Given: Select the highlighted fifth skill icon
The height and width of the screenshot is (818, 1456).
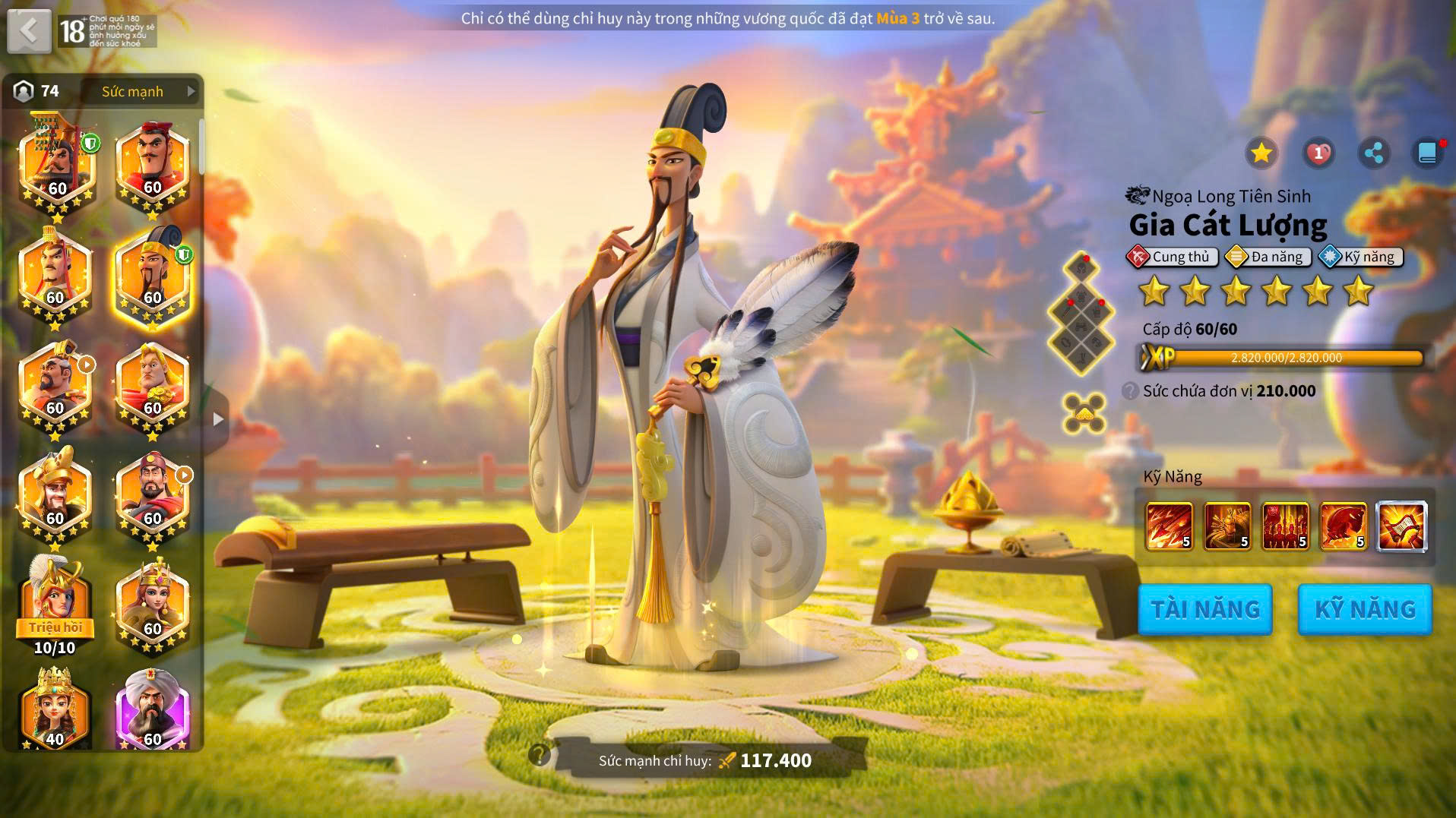Looking at the screenshot, I should (1401, 526).
